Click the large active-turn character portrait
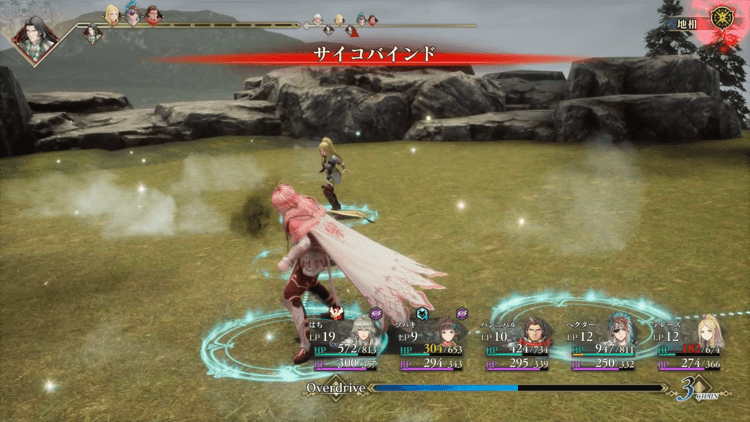750x422 pixels. click(x=35, y=37)
